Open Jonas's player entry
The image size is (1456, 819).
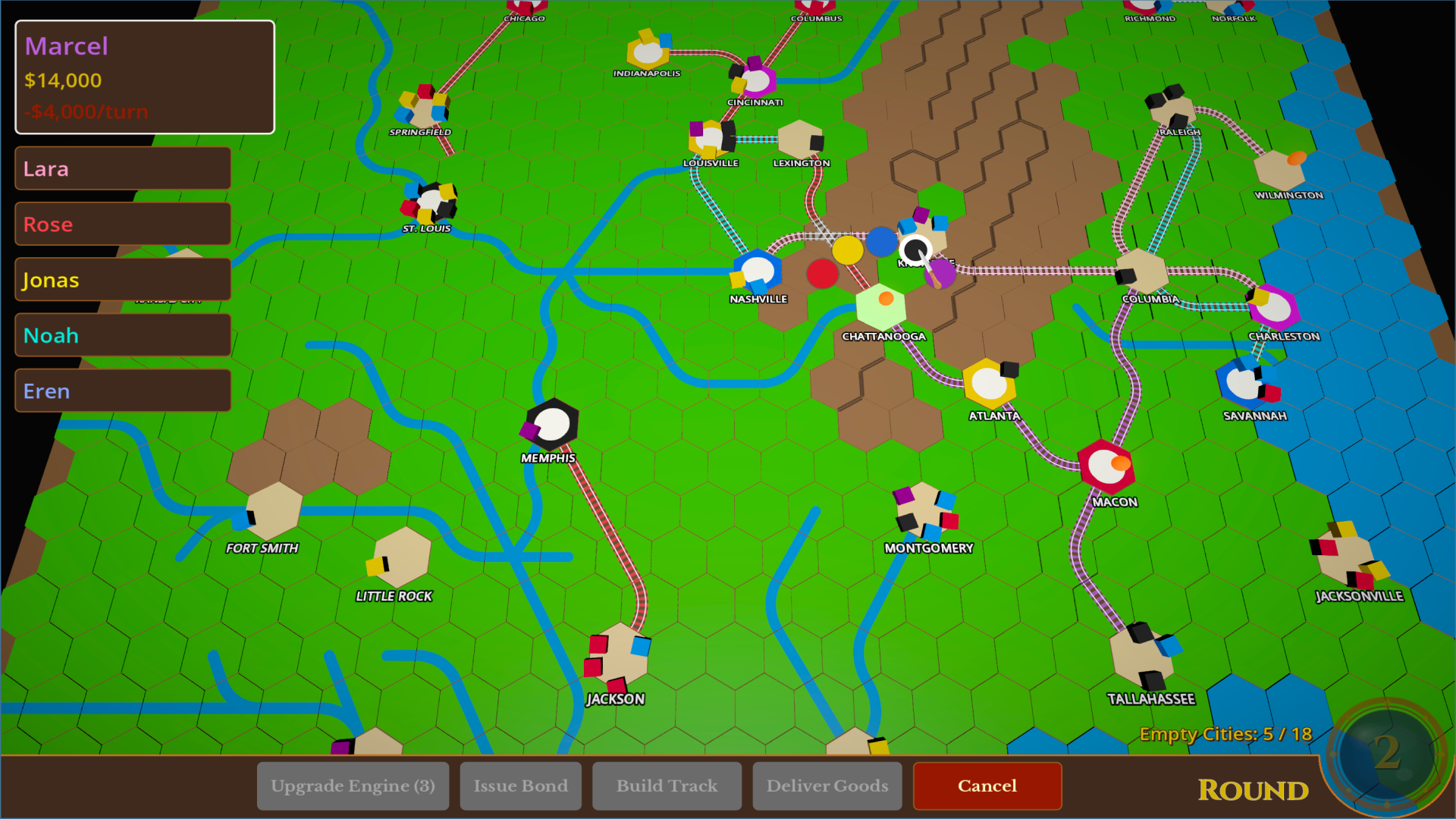pos(123,279)
